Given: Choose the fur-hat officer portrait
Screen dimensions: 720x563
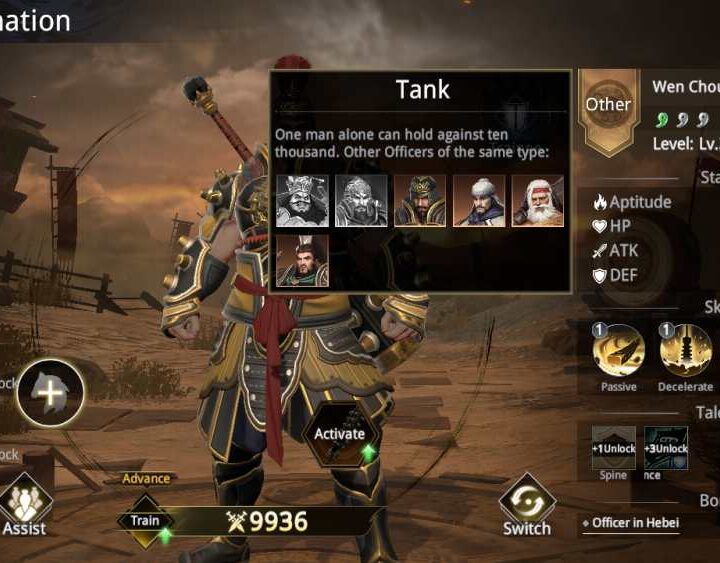Looking at the screenshot, I should [479, 201].
